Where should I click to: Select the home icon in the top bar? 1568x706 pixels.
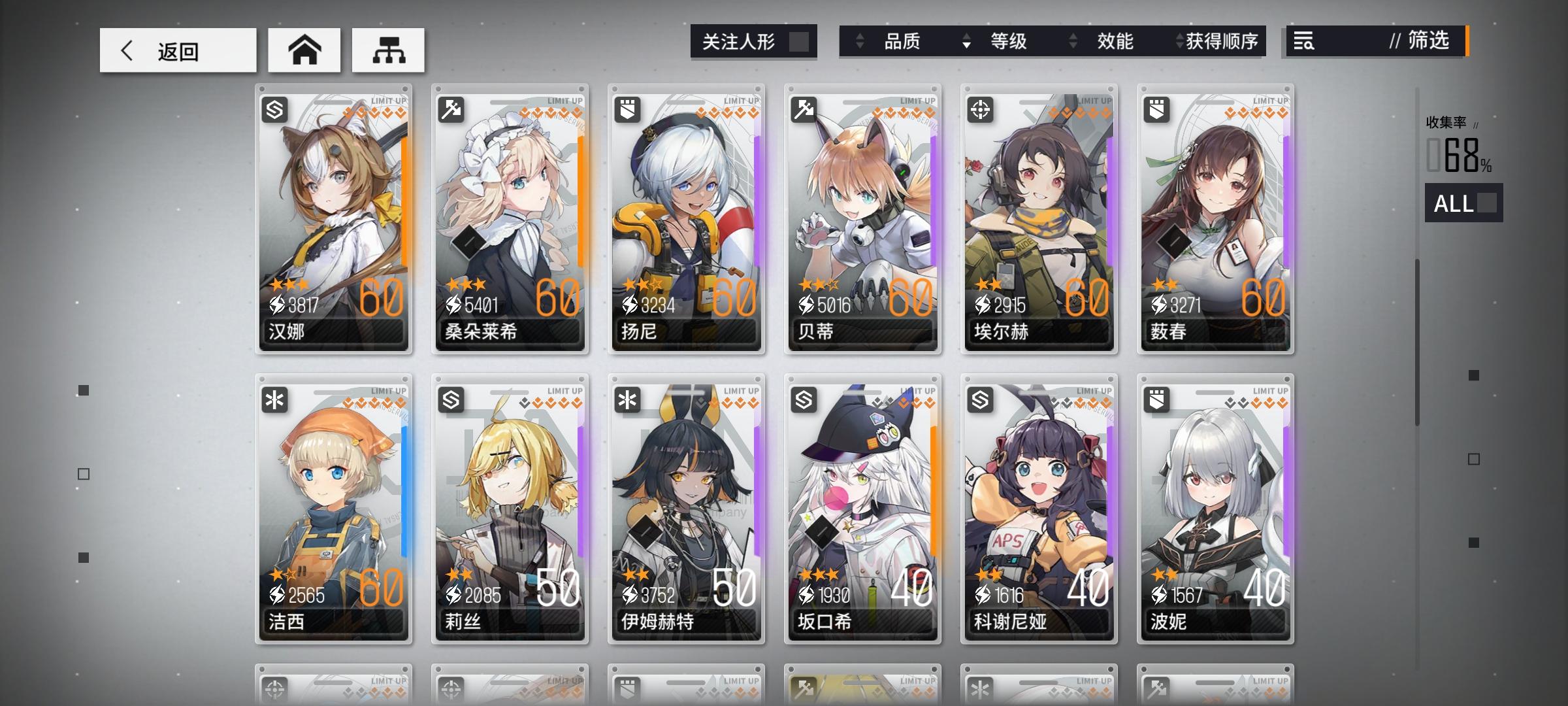pyautogui.click(x=304, y=50)
